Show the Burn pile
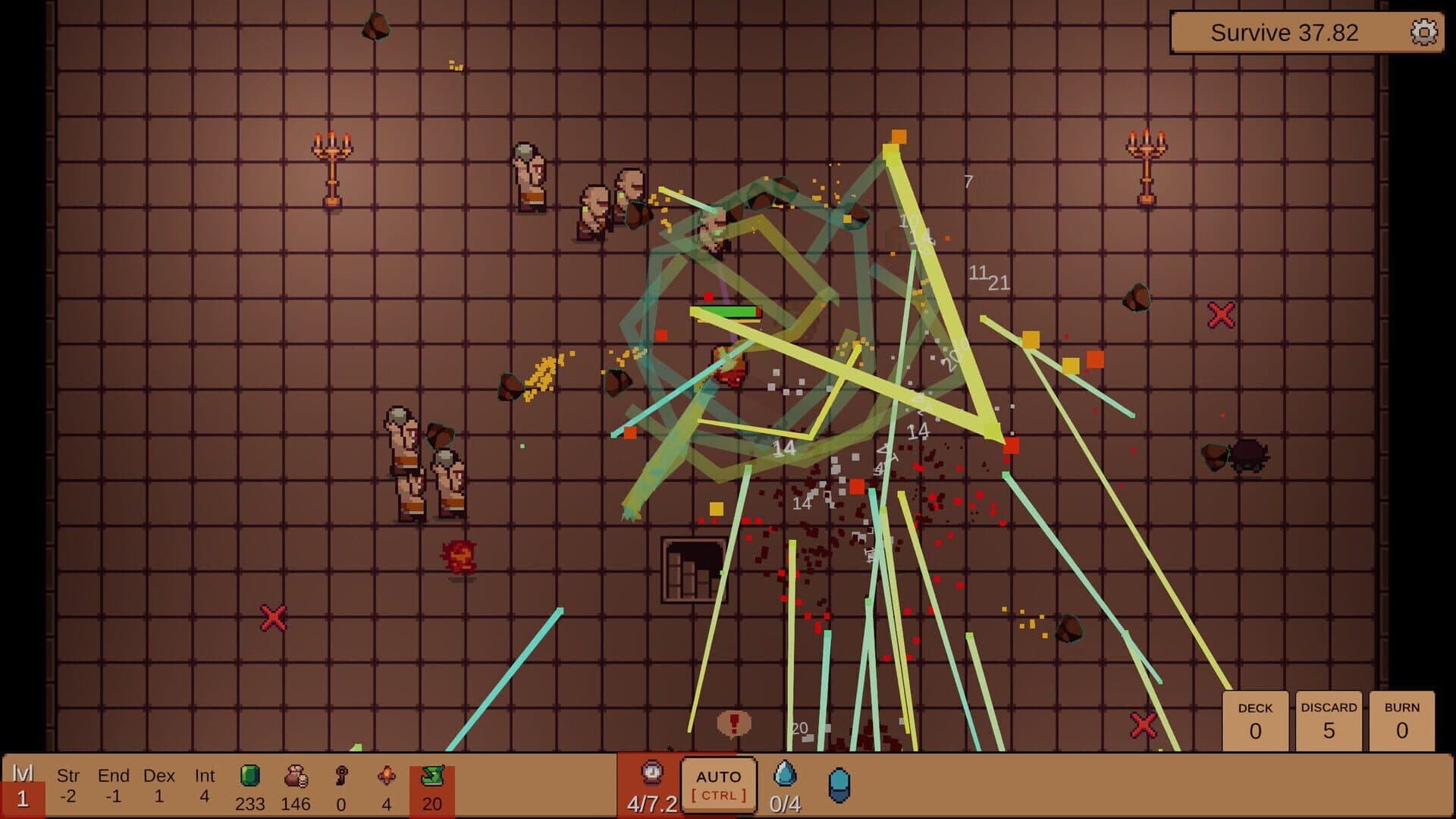 coord(1401,721)
